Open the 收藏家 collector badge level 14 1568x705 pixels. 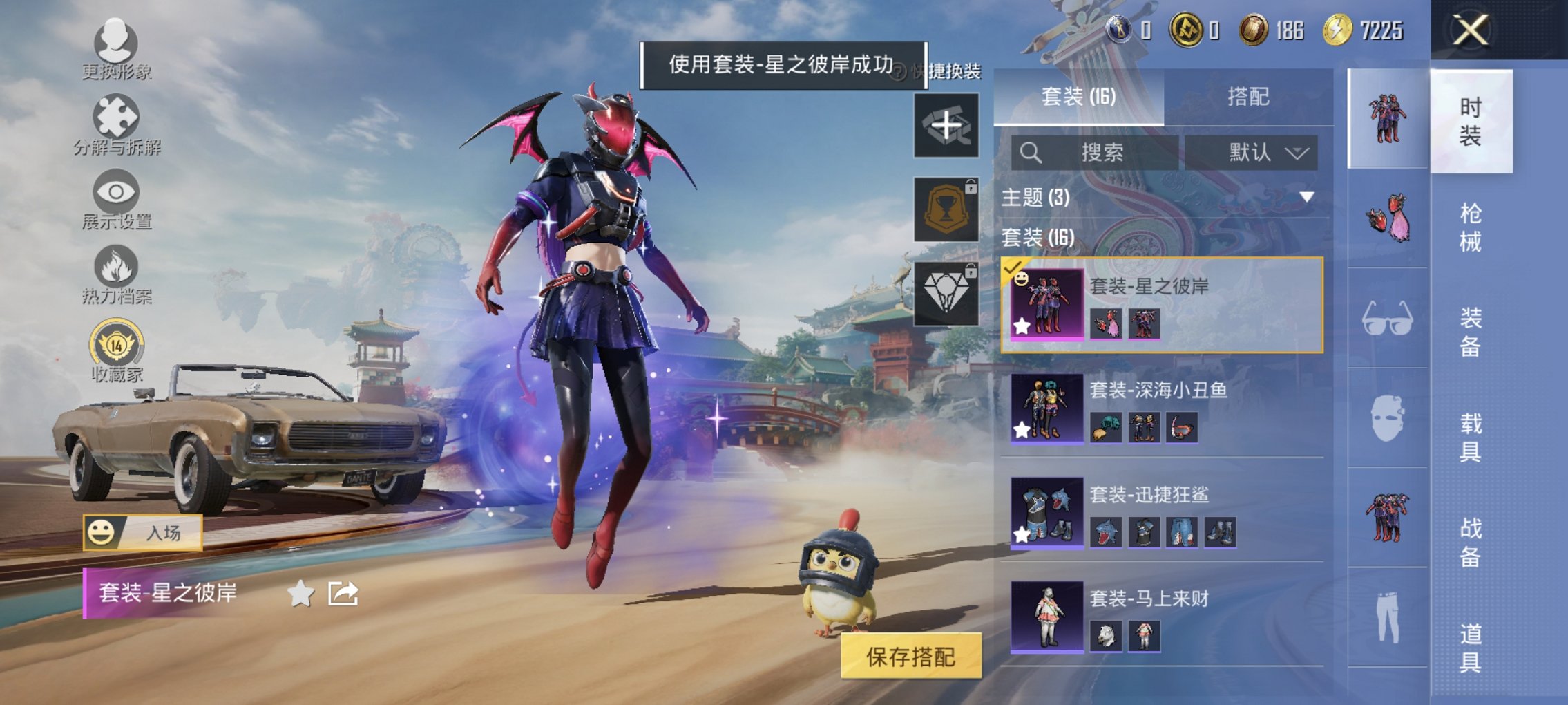[x=116, y=342]
